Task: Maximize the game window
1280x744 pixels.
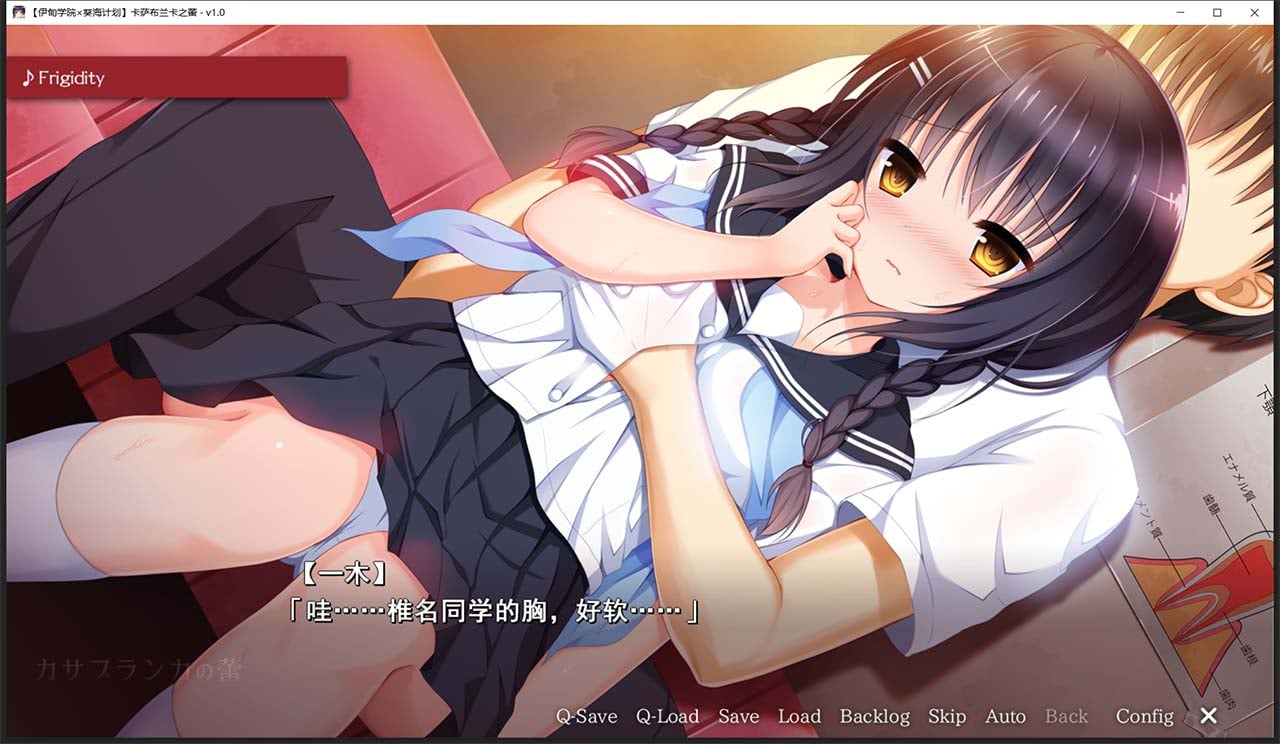Action: [1216, 12]
